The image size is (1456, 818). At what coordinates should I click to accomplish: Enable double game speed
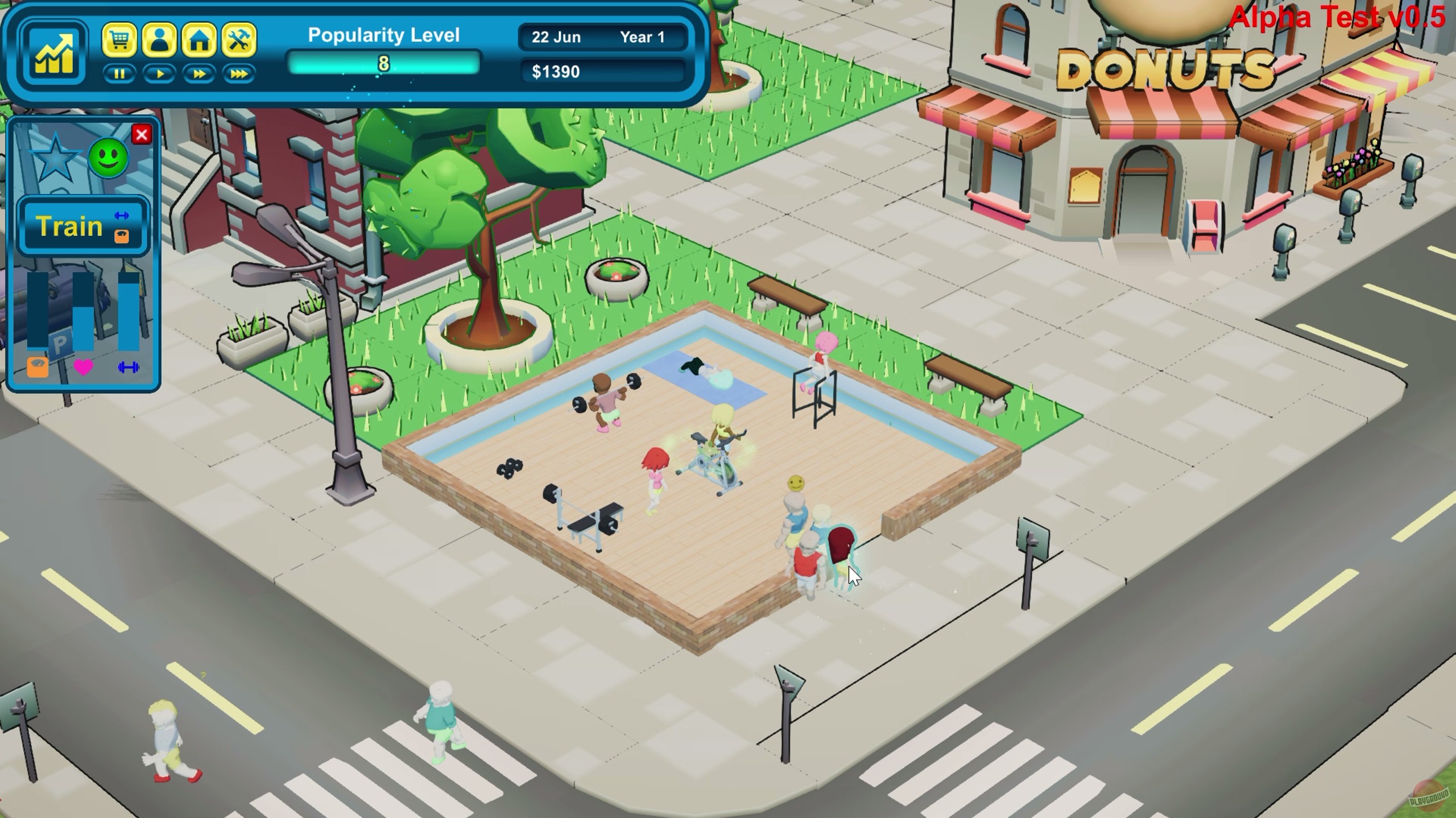pos(200,75)
